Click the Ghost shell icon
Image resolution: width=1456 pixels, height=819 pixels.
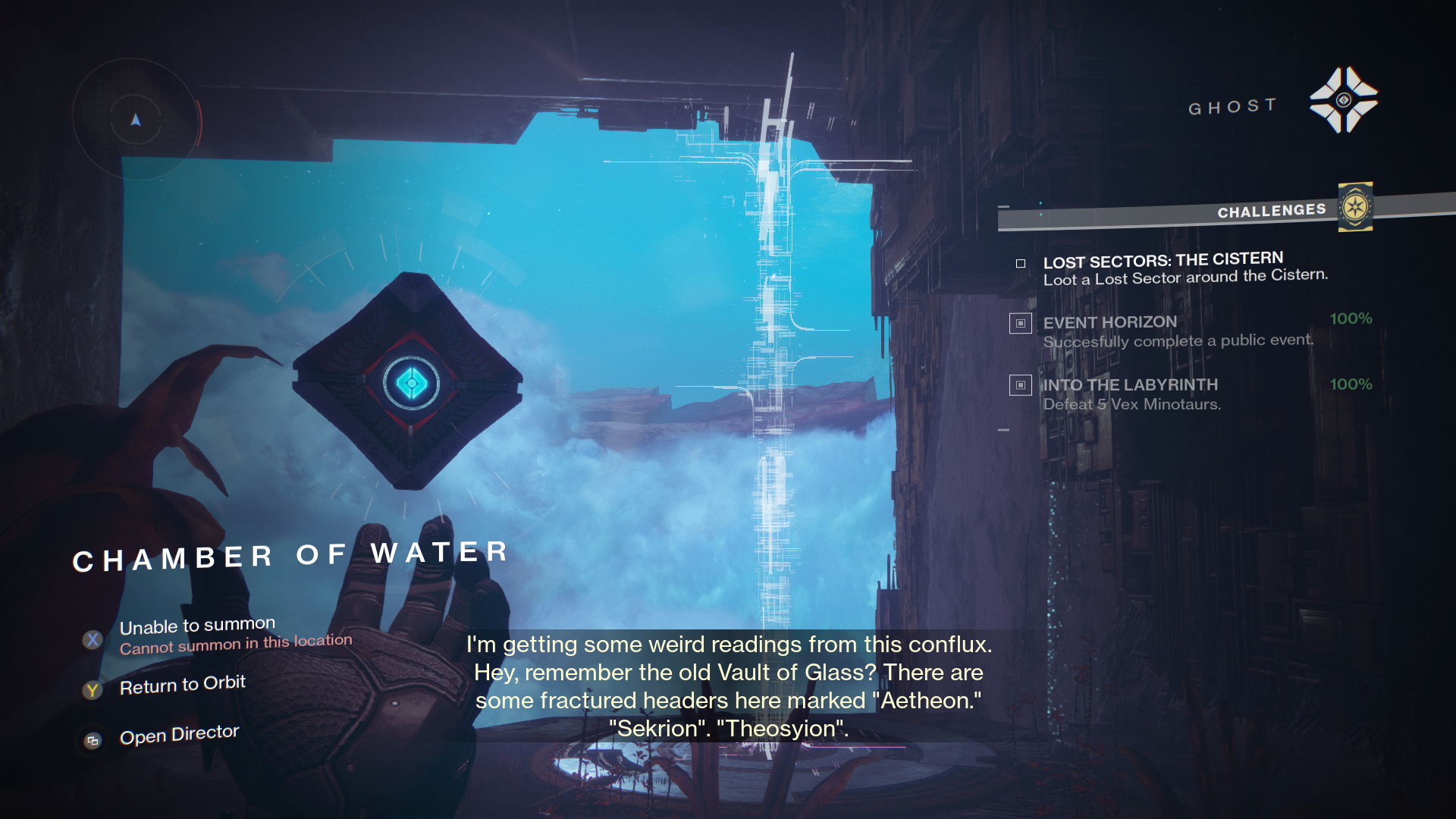pyautogui.click(x=1343, y=100)
